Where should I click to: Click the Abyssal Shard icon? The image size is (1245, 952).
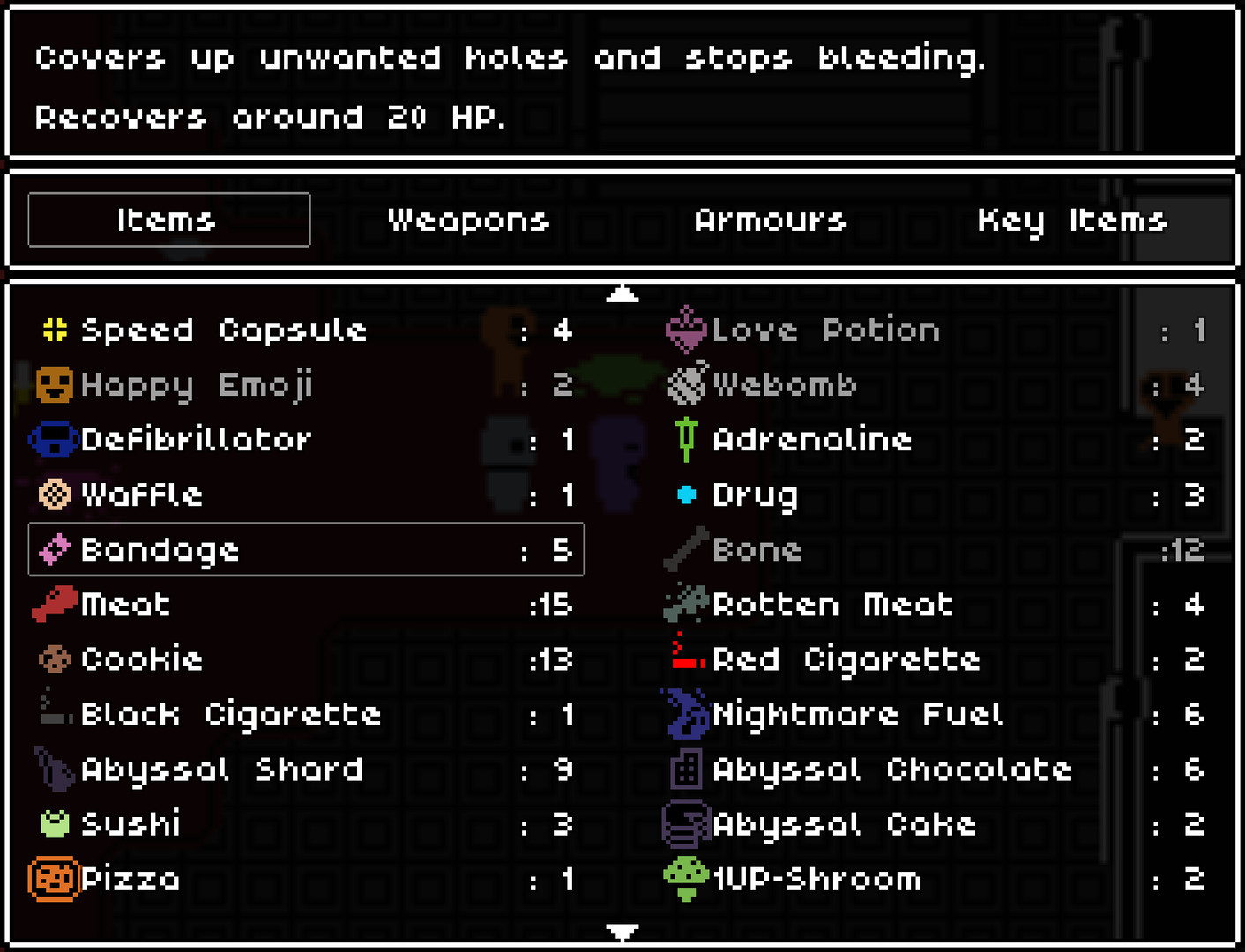click(52, 770)
